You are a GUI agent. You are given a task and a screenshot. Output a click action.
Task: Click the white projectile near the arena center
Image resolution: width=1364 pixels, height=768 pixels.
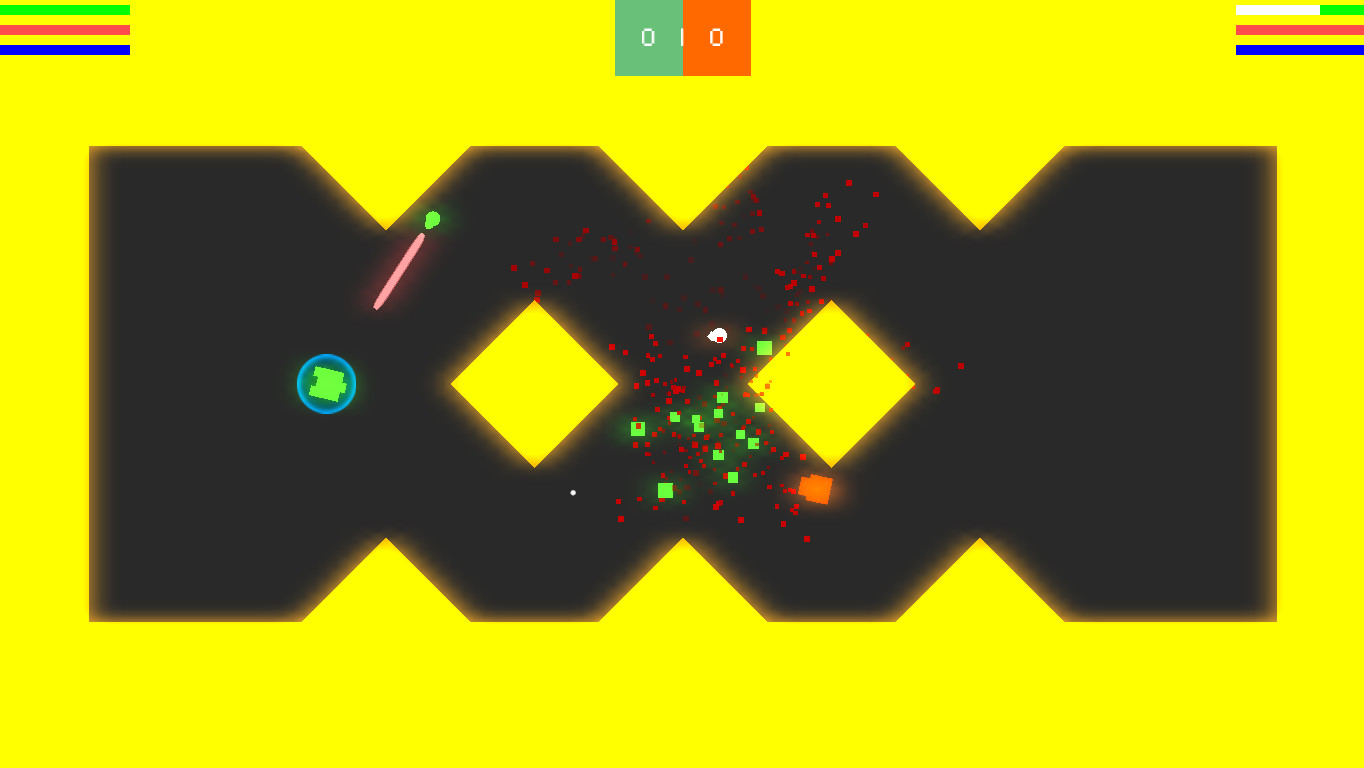718,334
